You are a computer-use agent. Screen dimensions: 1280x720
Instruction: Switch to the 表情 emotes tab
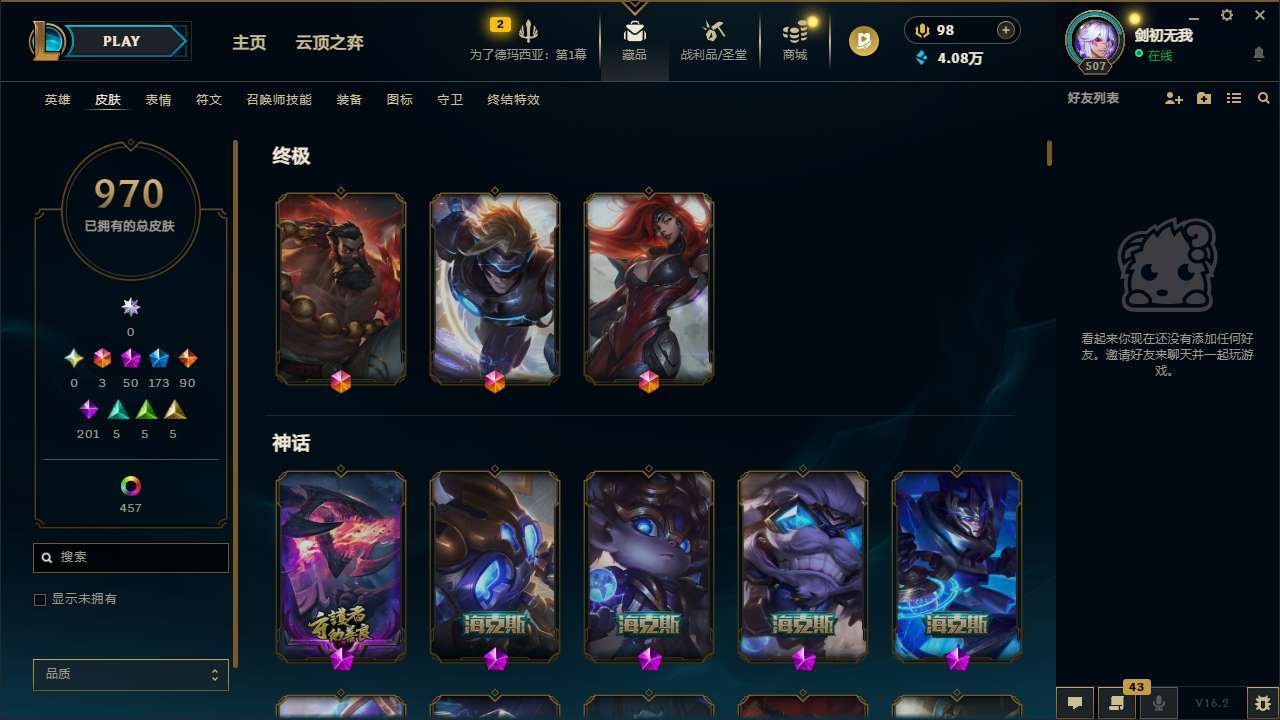[158, 100]
